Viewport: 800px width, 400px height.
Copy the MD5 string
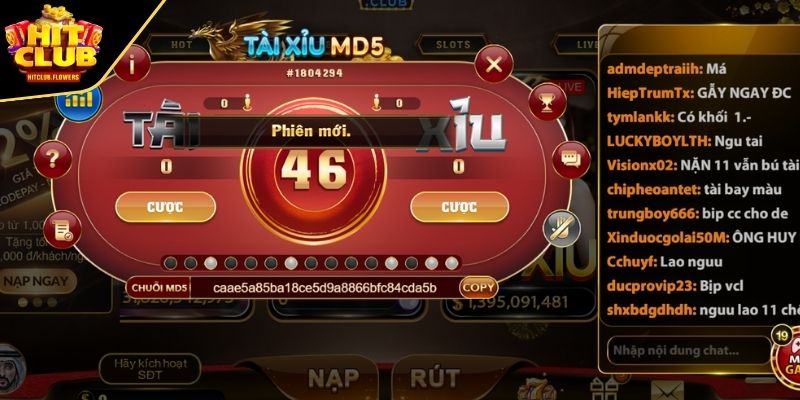coord(477,287)
